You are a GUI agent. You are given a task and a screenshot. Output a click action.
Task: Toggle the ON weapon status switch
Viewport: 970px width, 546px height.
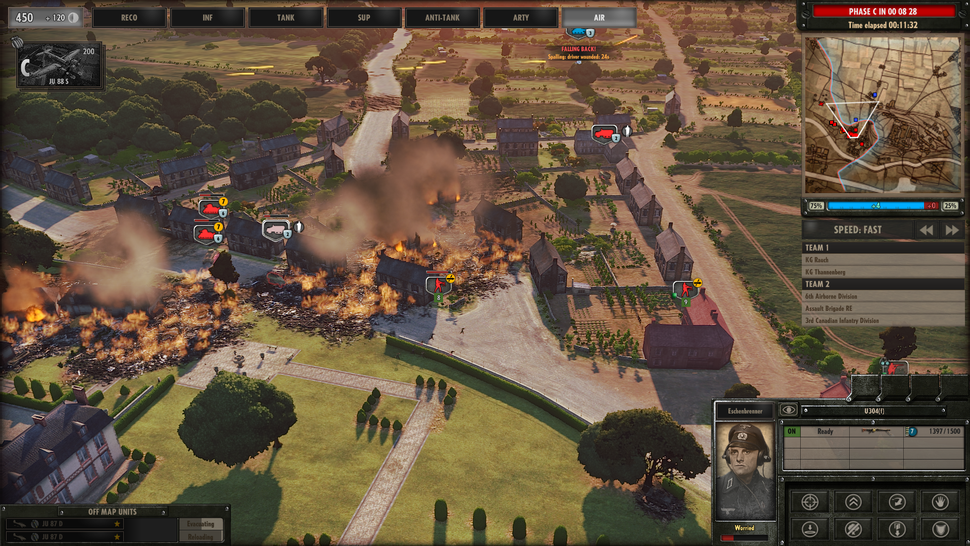click(791, 432)
